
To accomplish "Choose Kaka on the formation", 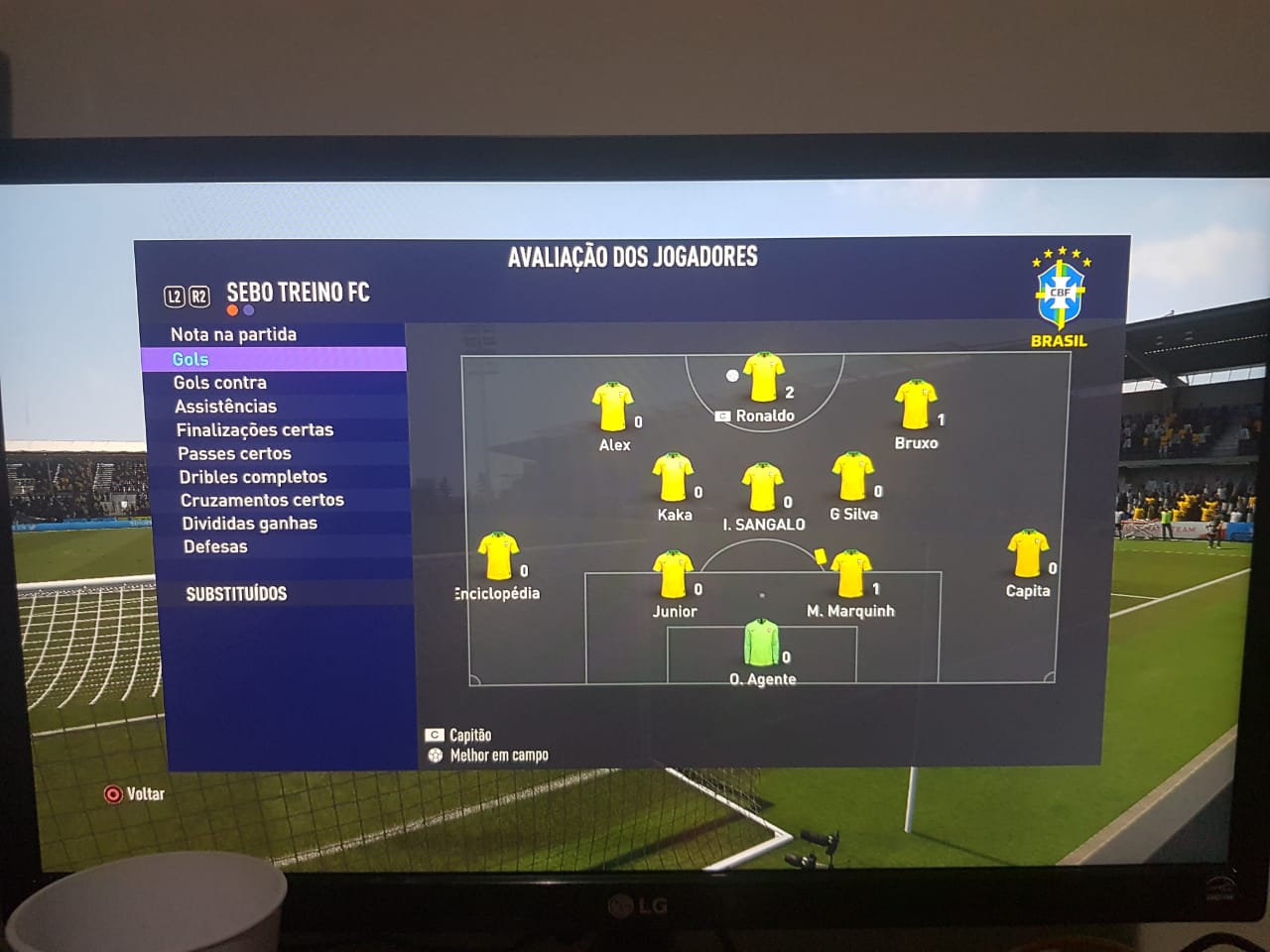I will coord(673,478).
